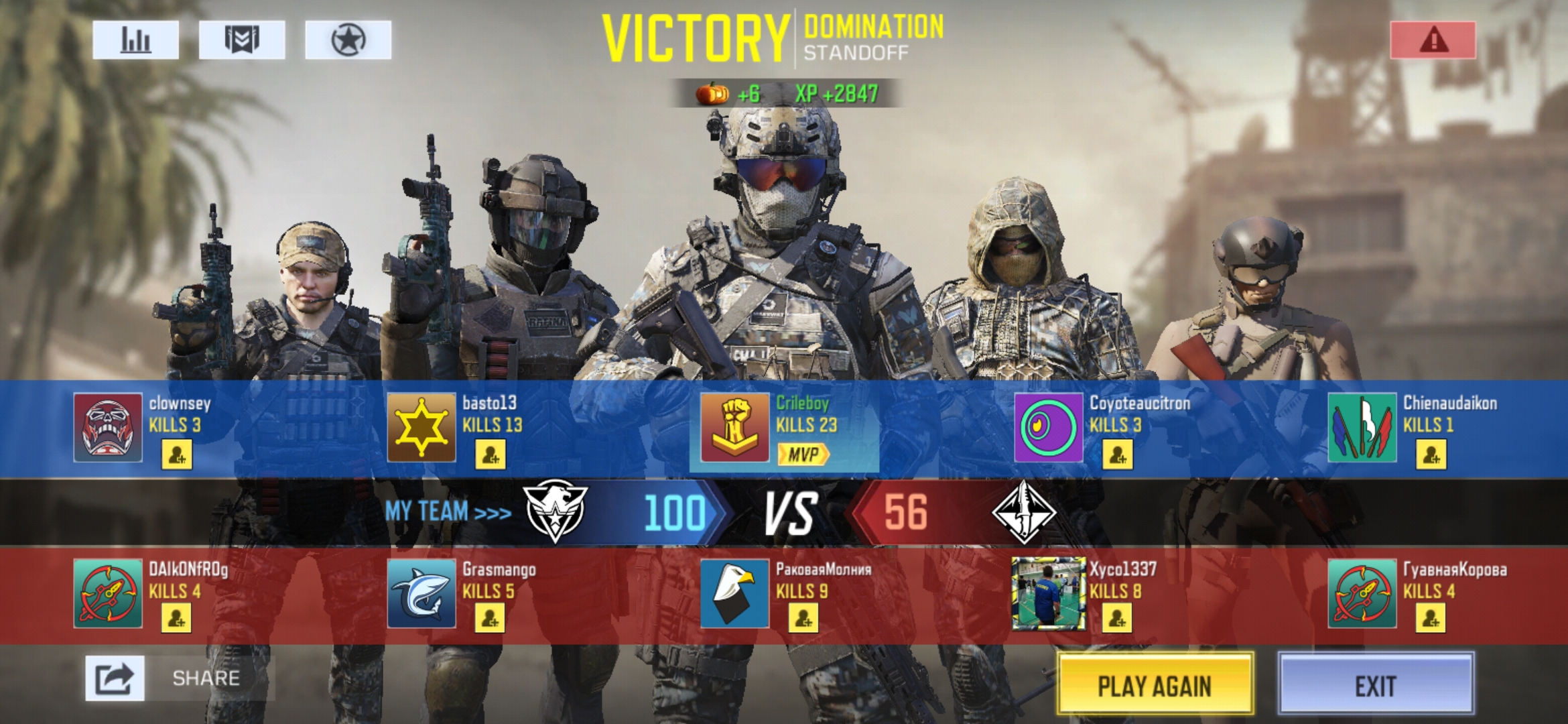Viewport: 1568px width, 724px height.
Task: Add basto13 as a friend
Action: point(491,455)
